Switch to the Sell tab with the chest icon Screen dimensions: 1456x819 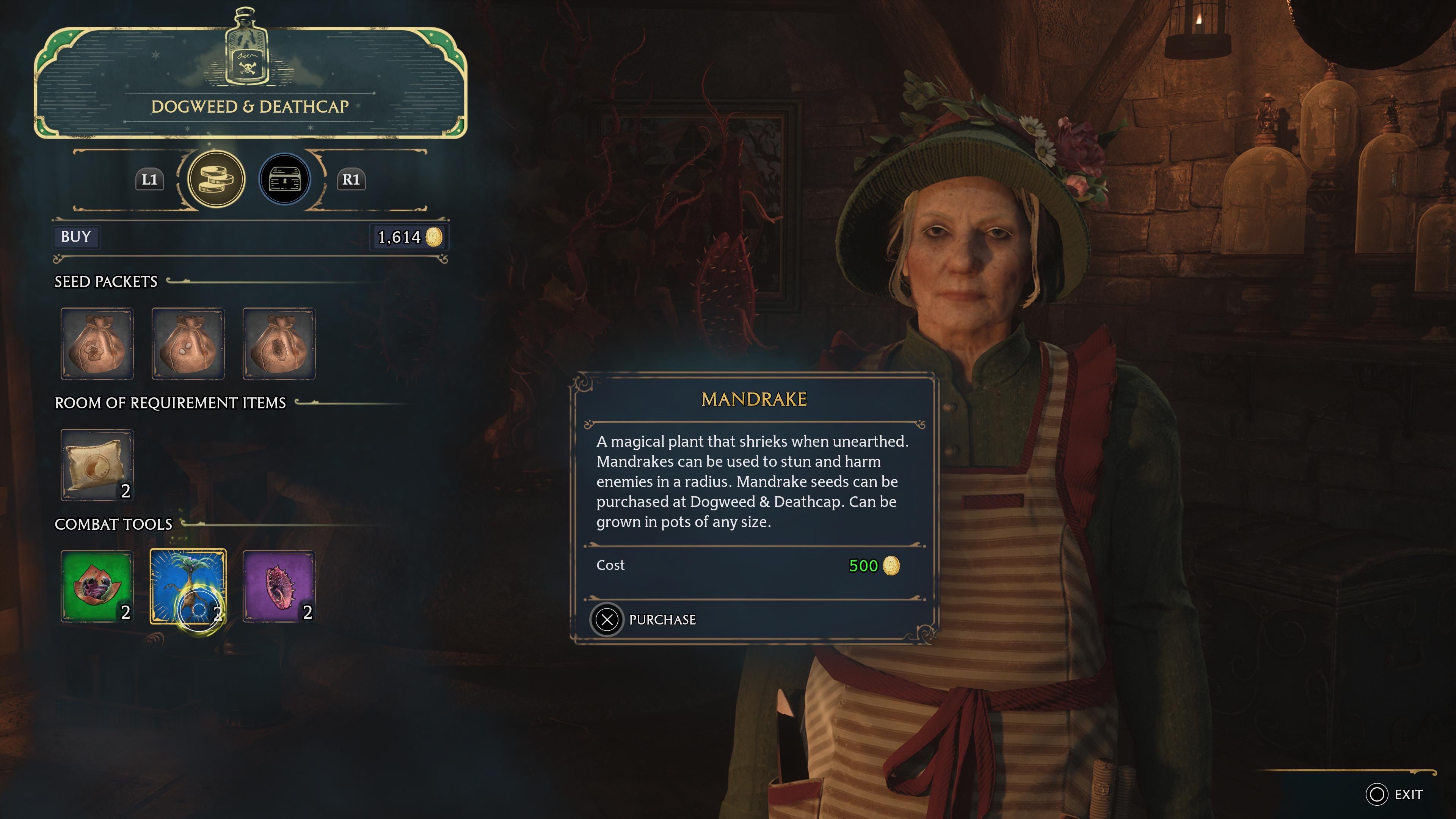click(285, 179)
